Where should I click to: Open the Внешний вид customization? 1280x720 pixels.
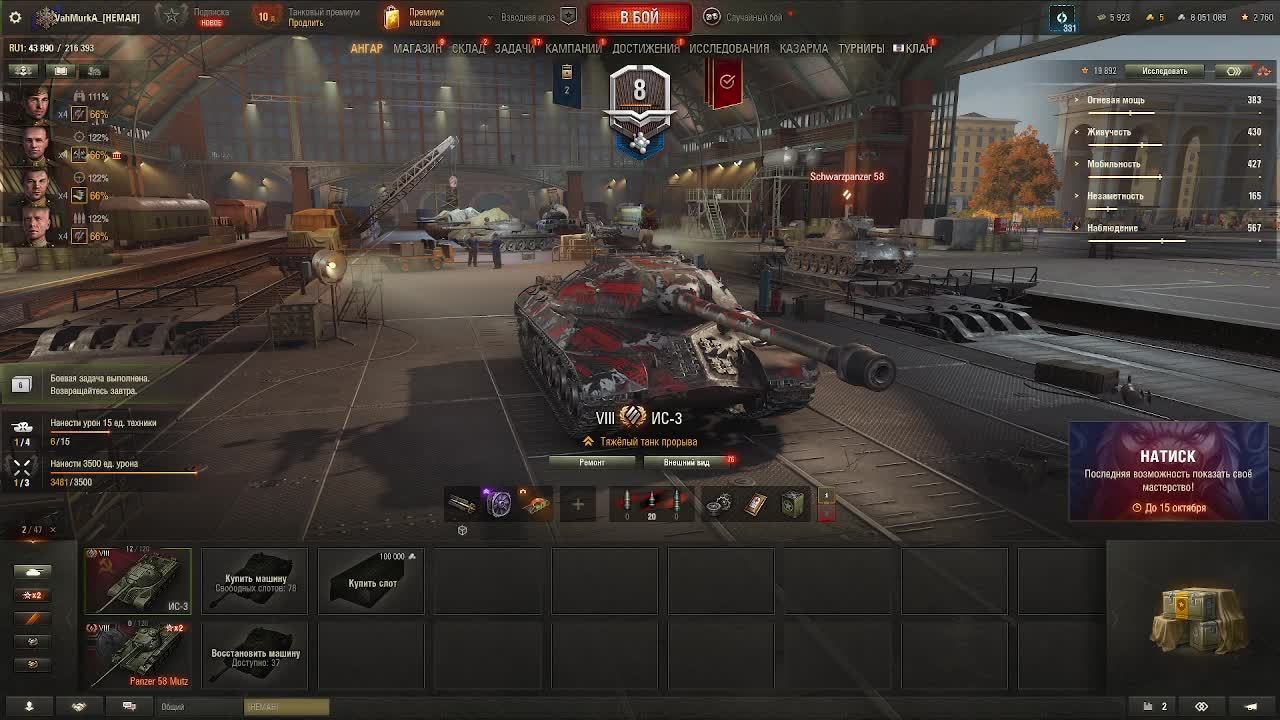[x=687, y=462]
